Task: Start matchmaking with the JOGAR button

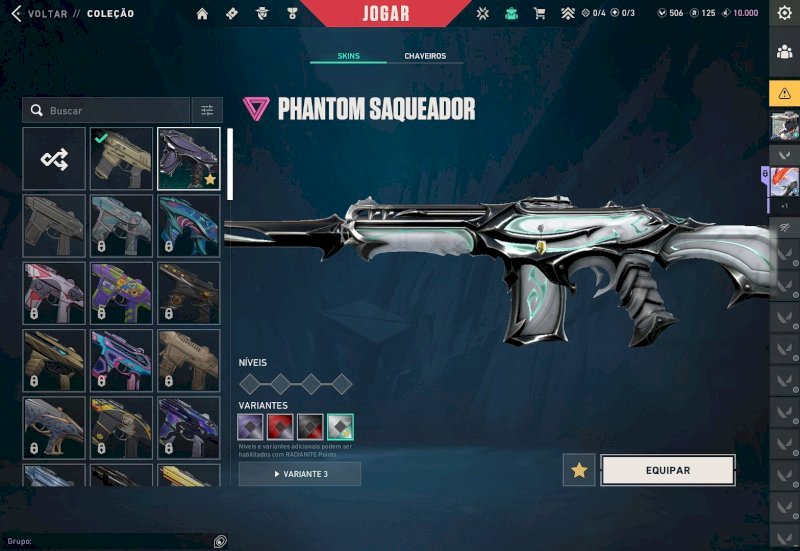Action: pyautogui.click(x=385, y=14)
